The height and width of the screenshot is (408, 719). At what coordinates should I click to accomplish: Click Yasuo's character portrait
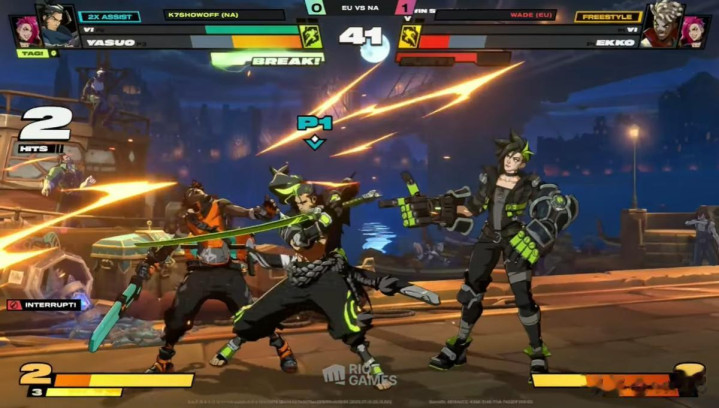58,24
